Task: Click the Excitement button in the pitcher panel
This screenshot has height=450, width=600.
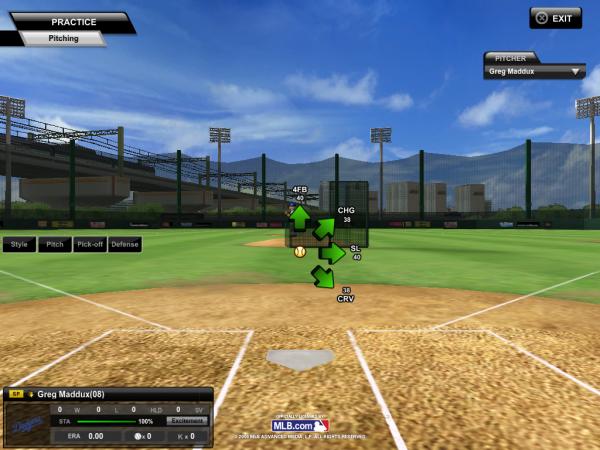Action: (x=187, y=421)
